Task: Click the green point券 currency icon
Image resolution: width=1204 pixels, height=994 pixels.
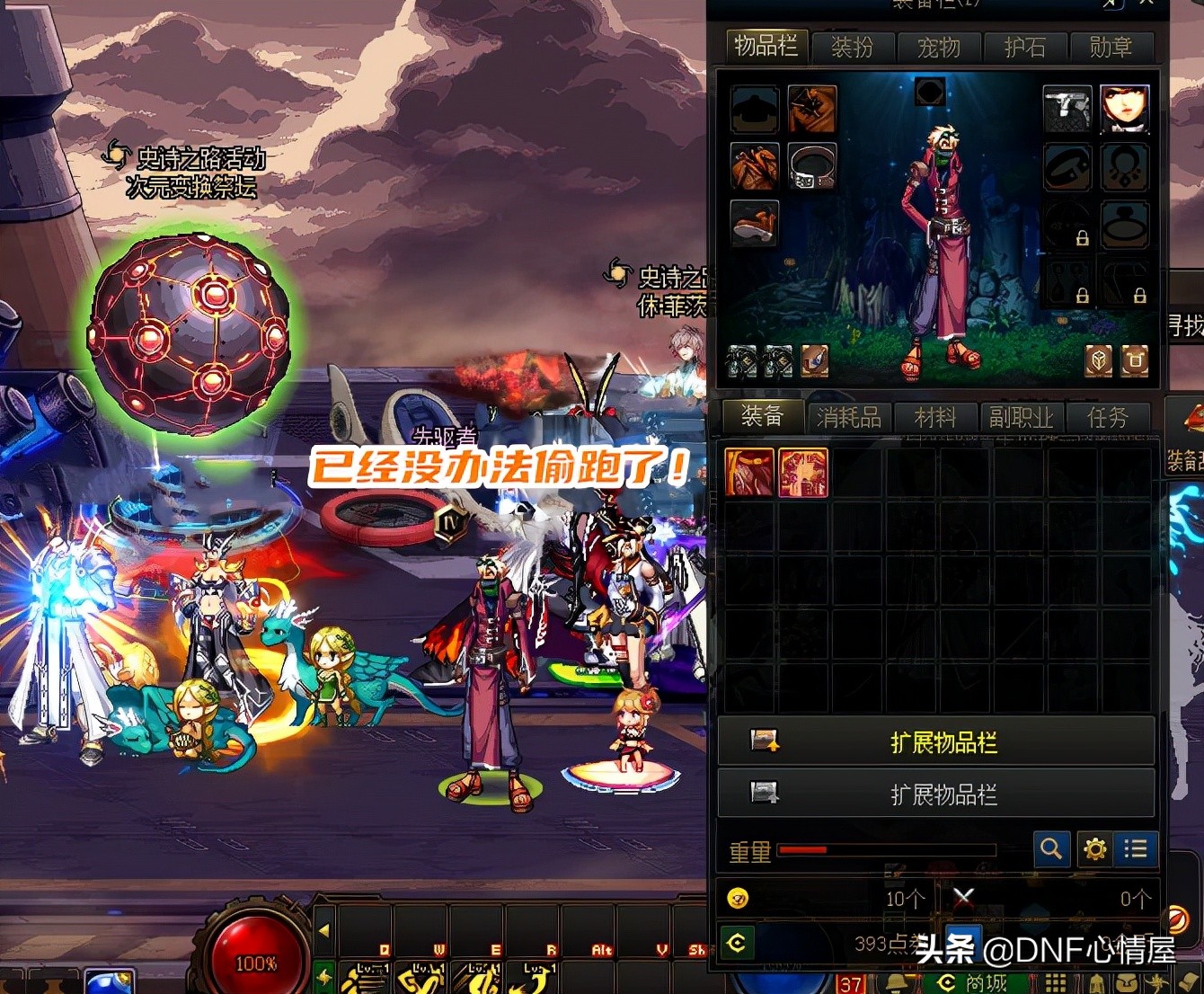Action: click(x=739, y=944)
